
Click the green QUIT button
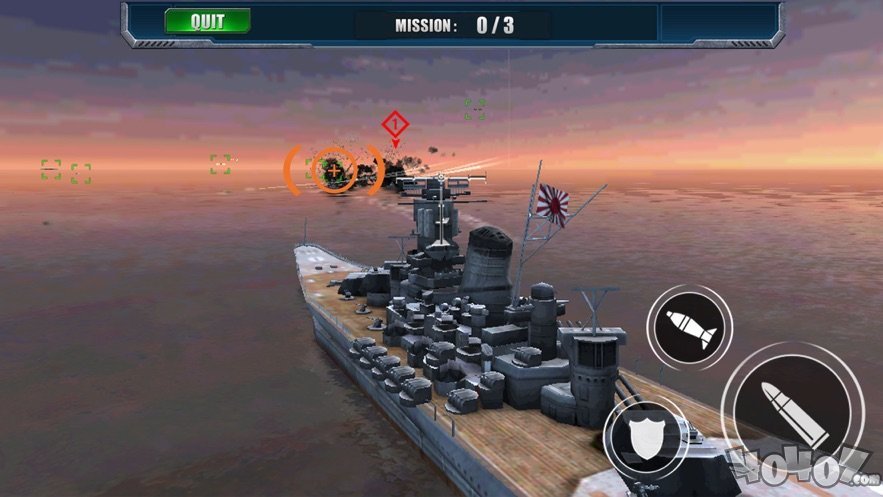(x=207, y=21)
